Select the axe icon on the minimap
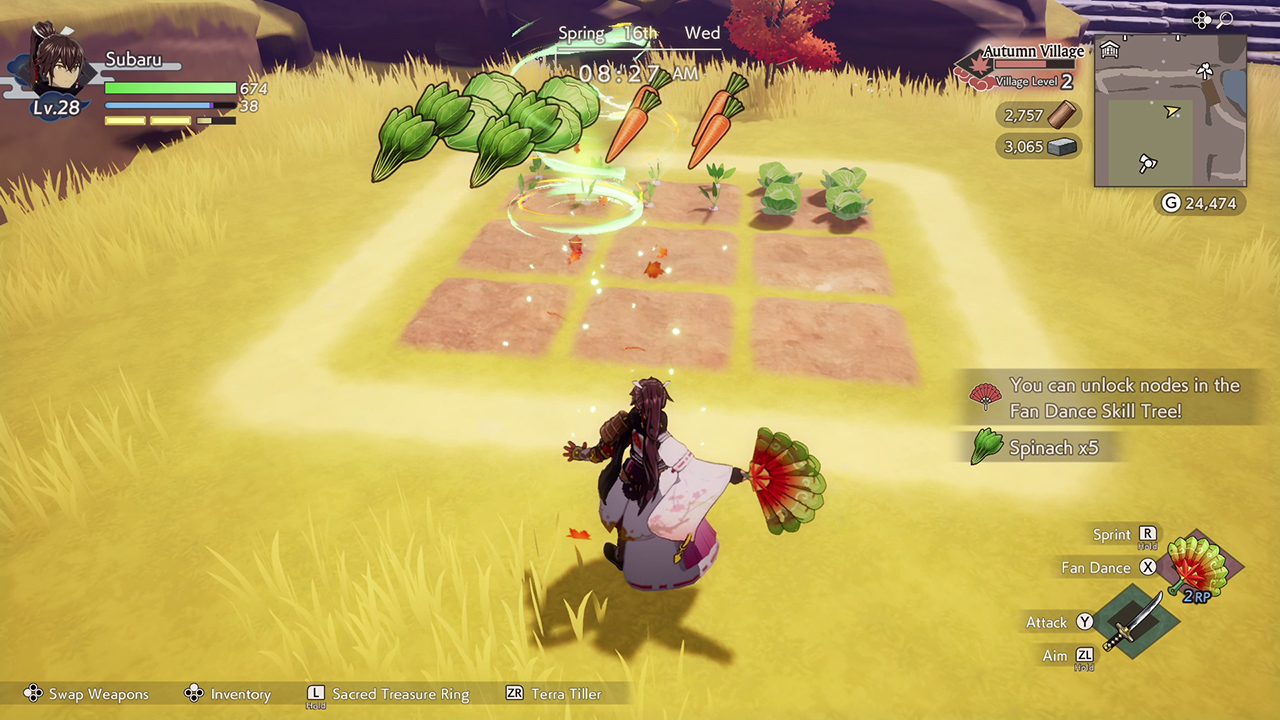Screen dimensions: 1280x720 [x=1148, y=163]
